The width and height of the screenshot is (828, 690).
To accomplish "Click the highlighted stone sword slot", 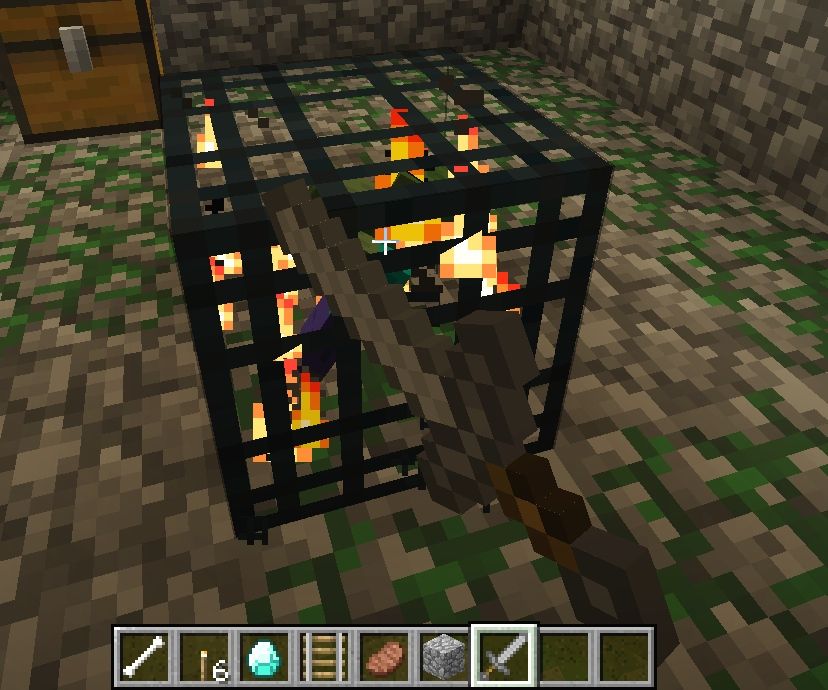I will 504,656.
